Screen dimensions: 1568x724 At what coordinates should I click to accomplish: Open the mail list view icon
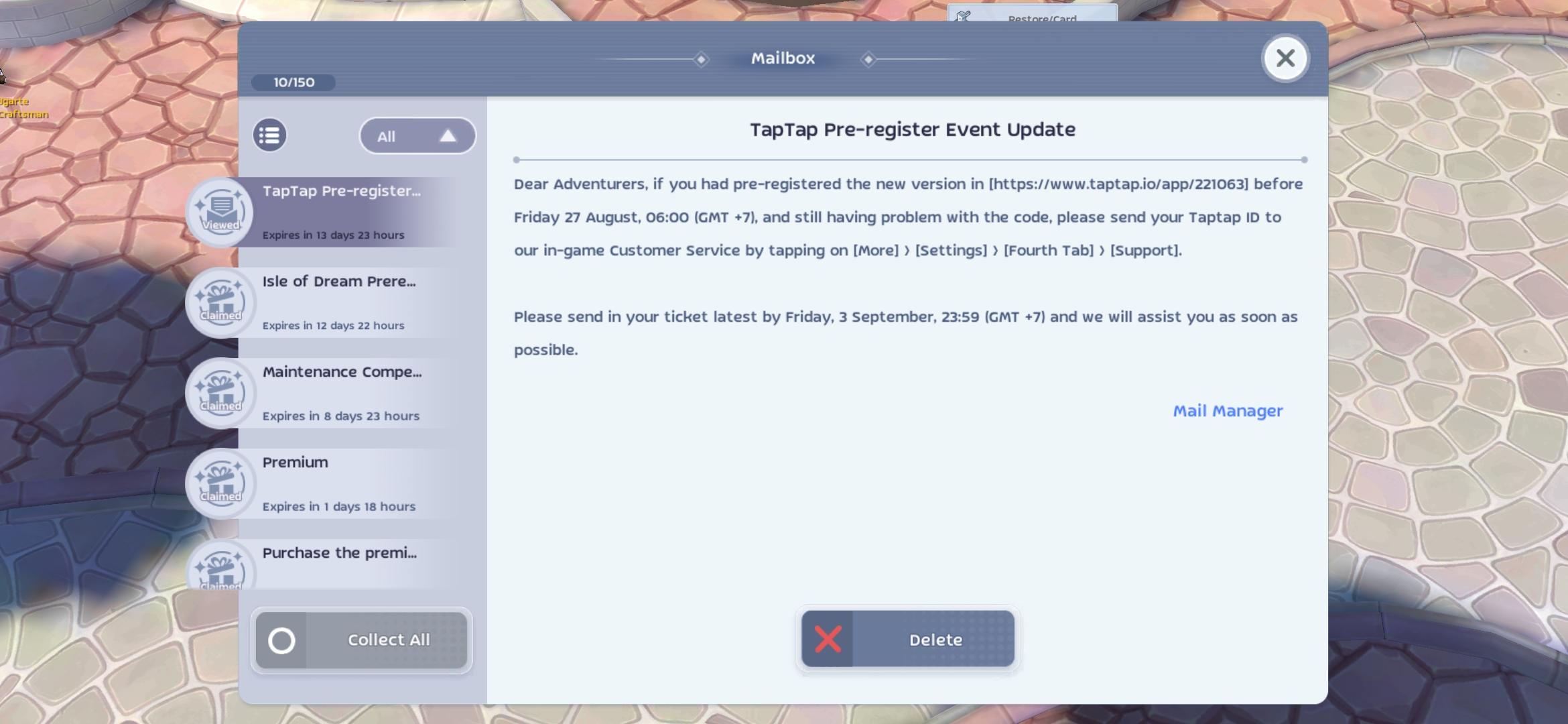coord(269,135)
